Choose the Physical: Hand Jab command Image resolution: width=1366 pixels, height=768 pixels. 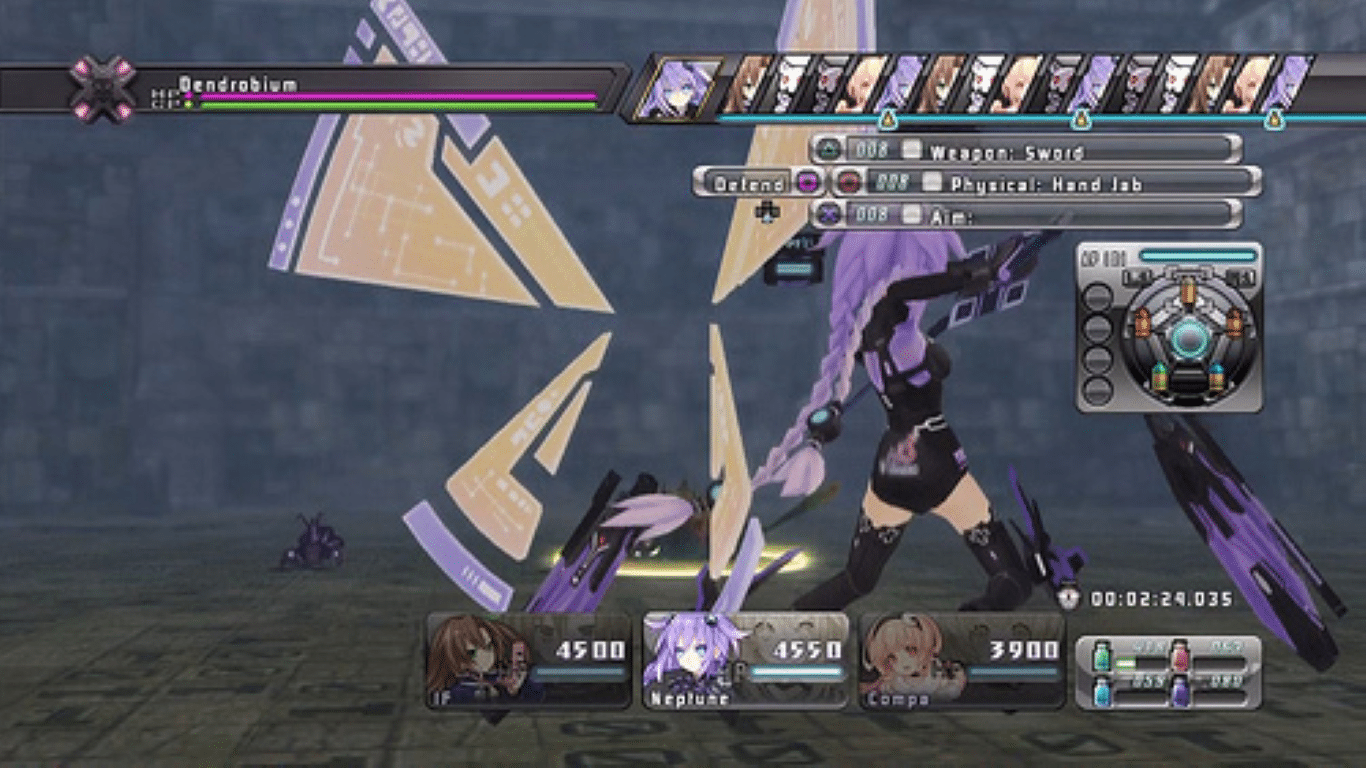pyautogui.click(x=1045, y=183)
